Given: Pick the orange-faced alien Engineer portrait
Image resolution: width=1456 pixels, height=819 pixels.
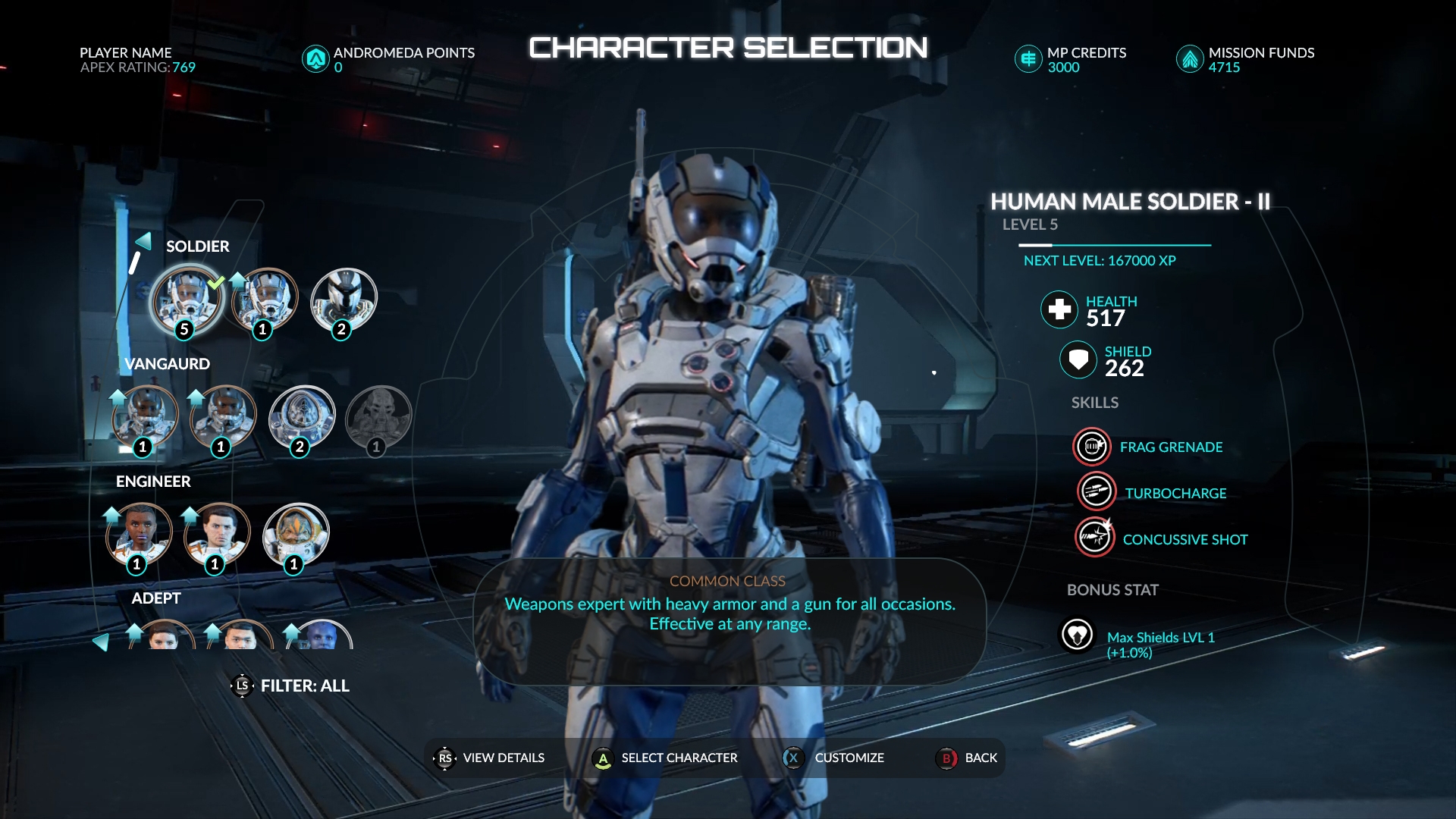Looking at the screenshot, I should 296,535.
